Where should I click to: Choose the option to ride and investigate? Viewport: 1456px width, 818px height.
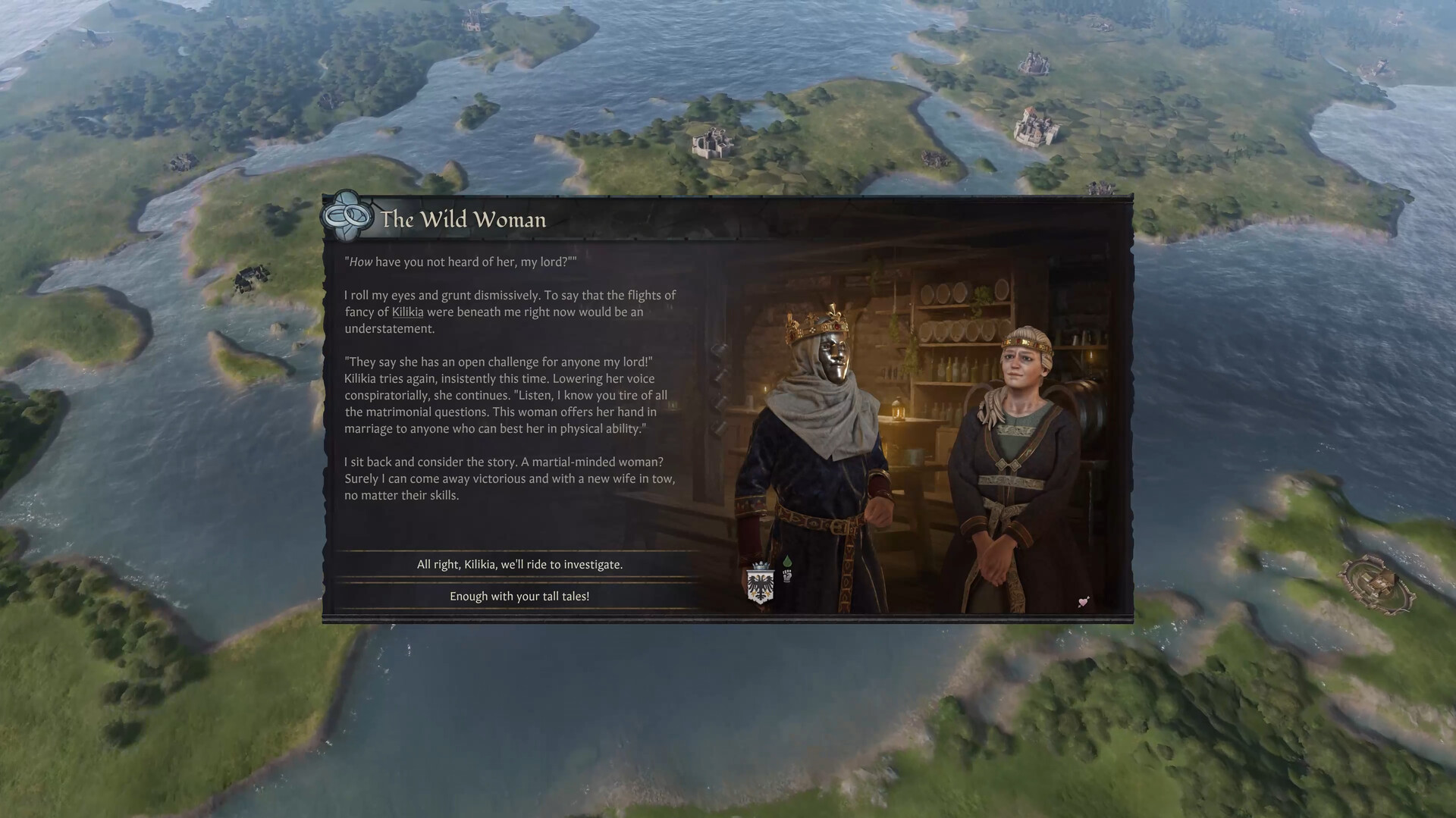(x=519, y=564)
